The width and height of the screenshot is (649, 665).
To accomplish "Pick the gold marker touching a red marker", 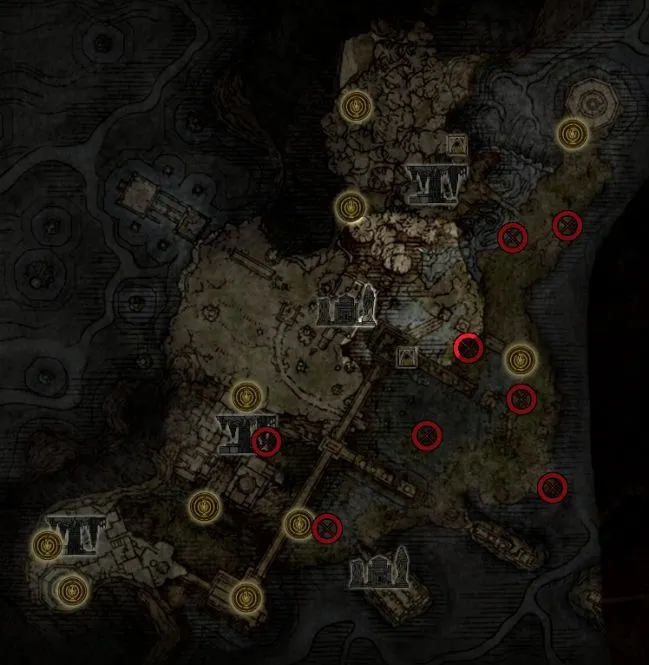I will coord(299,523).
